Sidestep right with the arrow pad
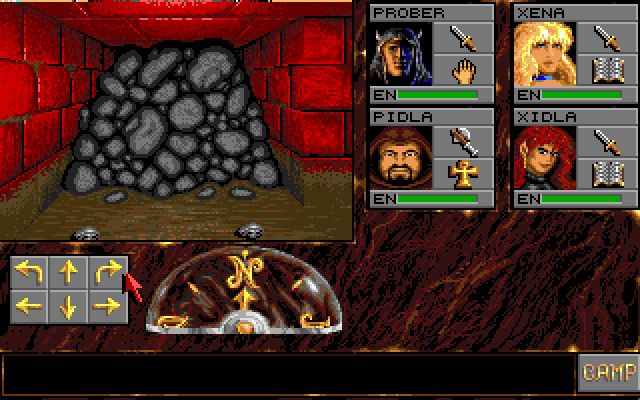The height and width of the screenshot is (400, 640). 106,306
